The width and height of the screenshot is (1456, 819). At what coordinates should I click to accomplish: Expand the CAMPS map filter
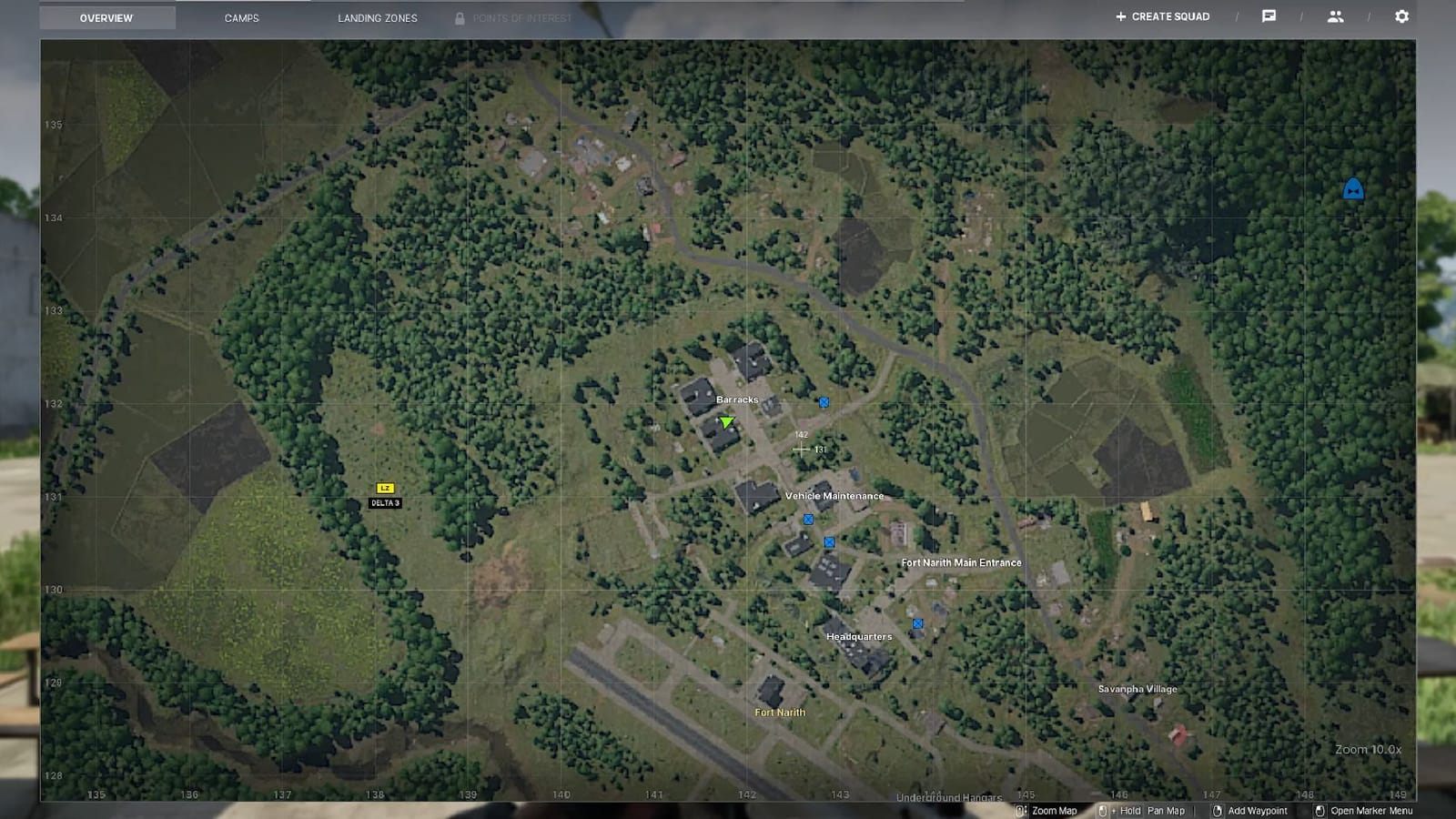coord(240,17)
